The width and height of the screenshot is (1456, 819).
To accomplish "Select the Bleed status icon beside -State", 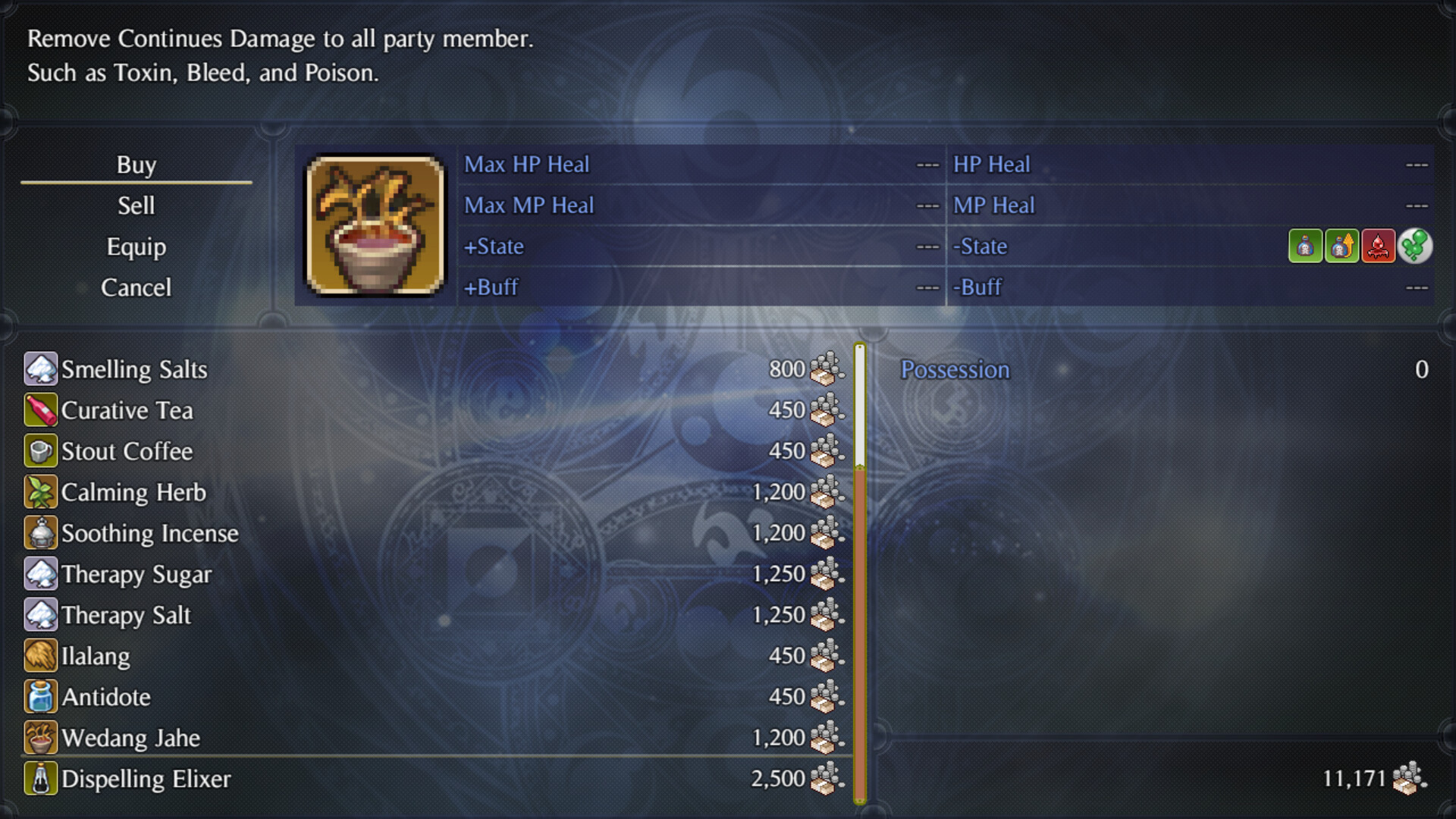I will (x=1378, y=246).
